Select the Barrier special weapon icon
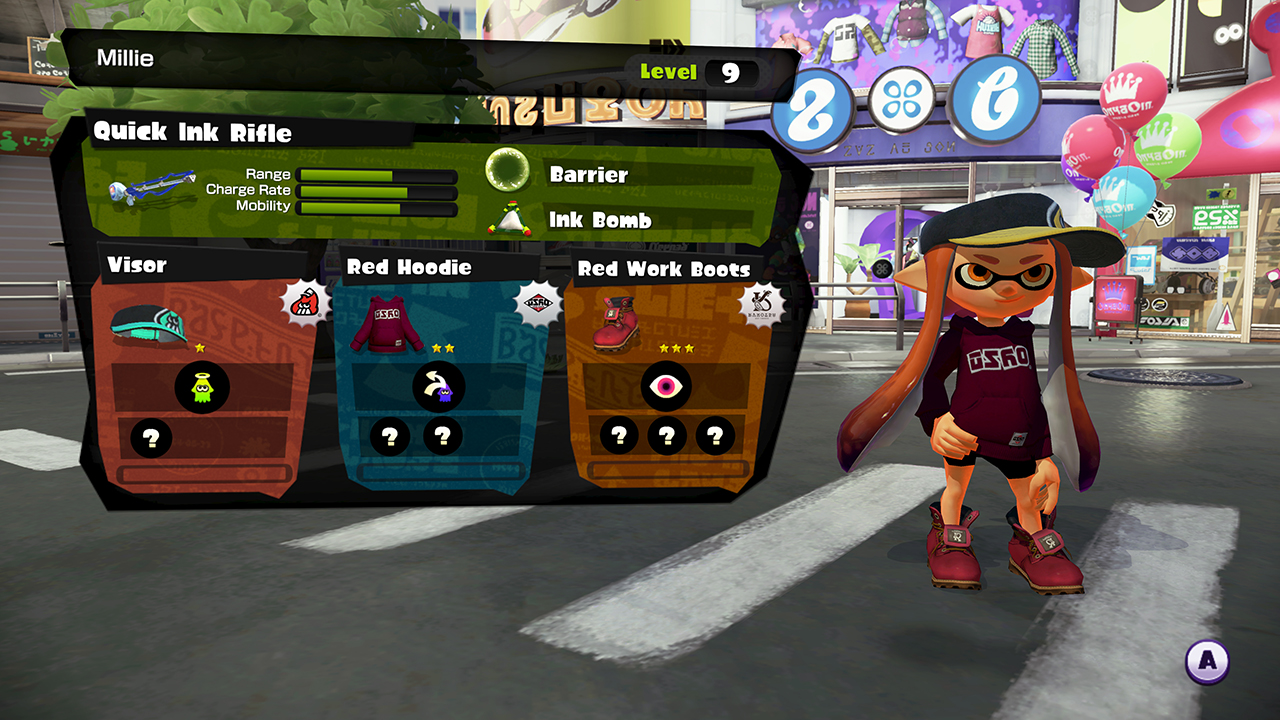 510,173
